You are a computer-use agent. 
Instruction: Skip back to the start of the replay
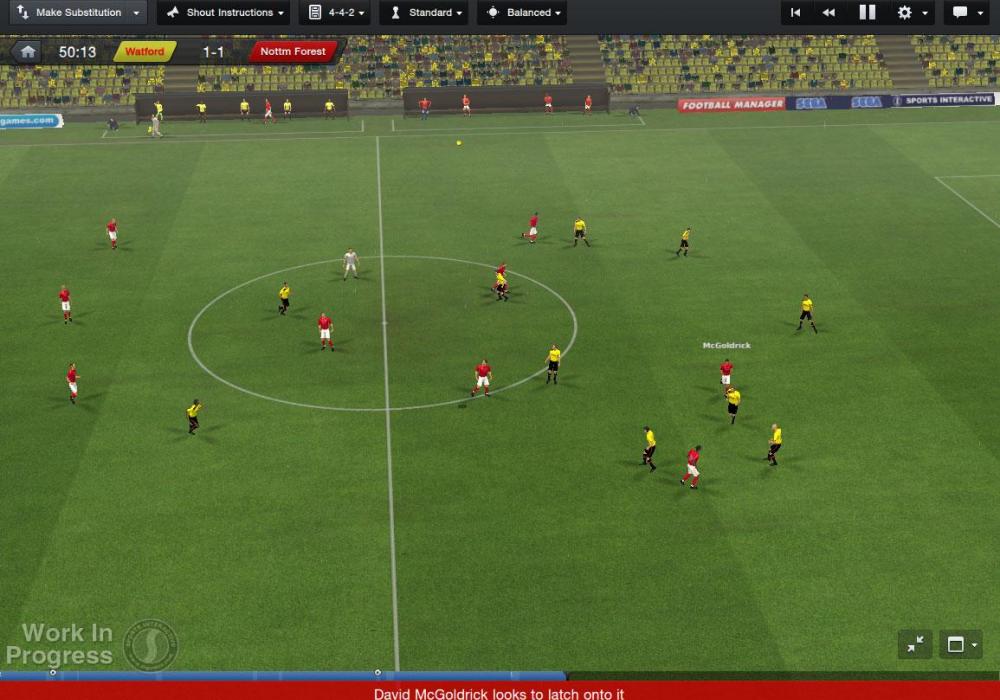(795, 13)
